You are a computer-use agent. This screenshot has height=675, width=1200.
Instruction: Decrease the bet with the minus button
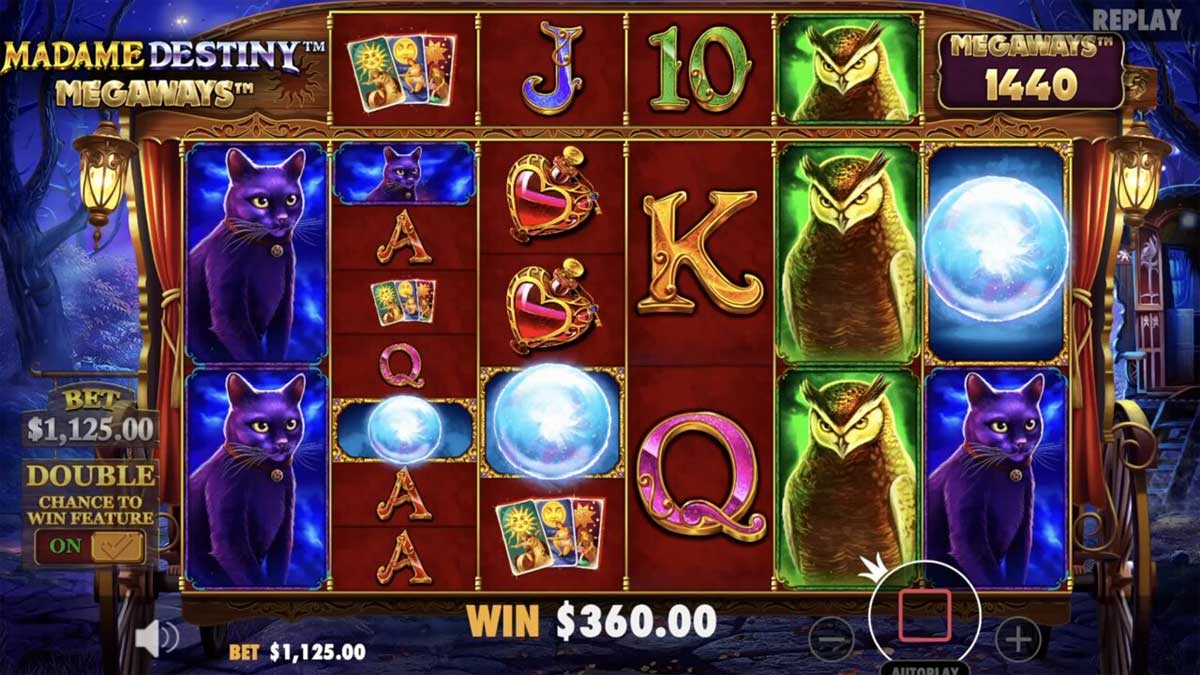tap(831, 639)
